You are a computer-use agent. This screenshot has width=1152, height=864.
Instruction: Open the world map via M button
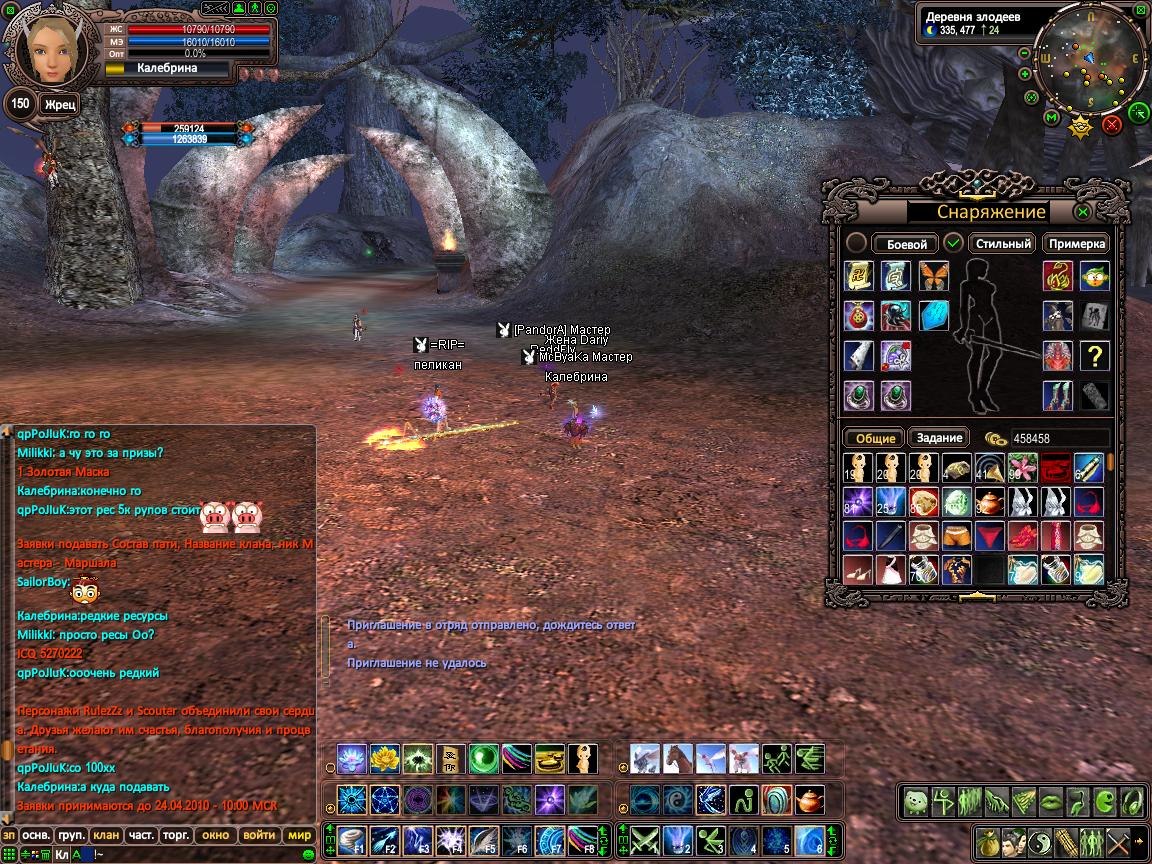(1051, 118)
